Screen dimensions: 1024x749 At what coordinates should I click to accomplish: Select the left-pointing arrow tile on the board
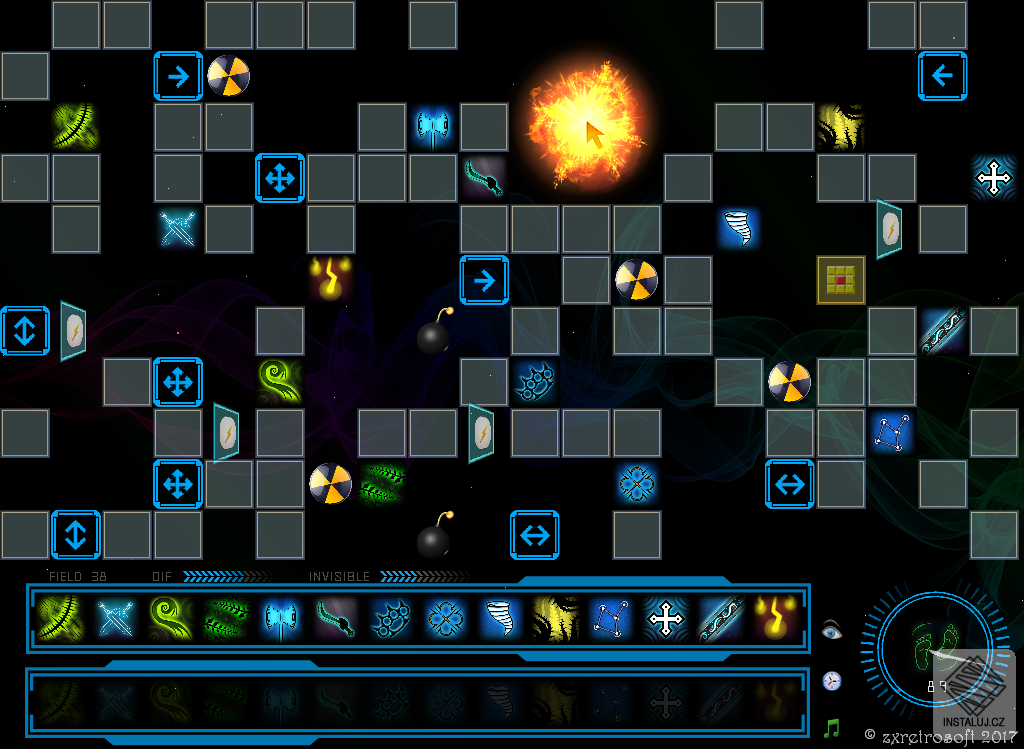(943, 76)
